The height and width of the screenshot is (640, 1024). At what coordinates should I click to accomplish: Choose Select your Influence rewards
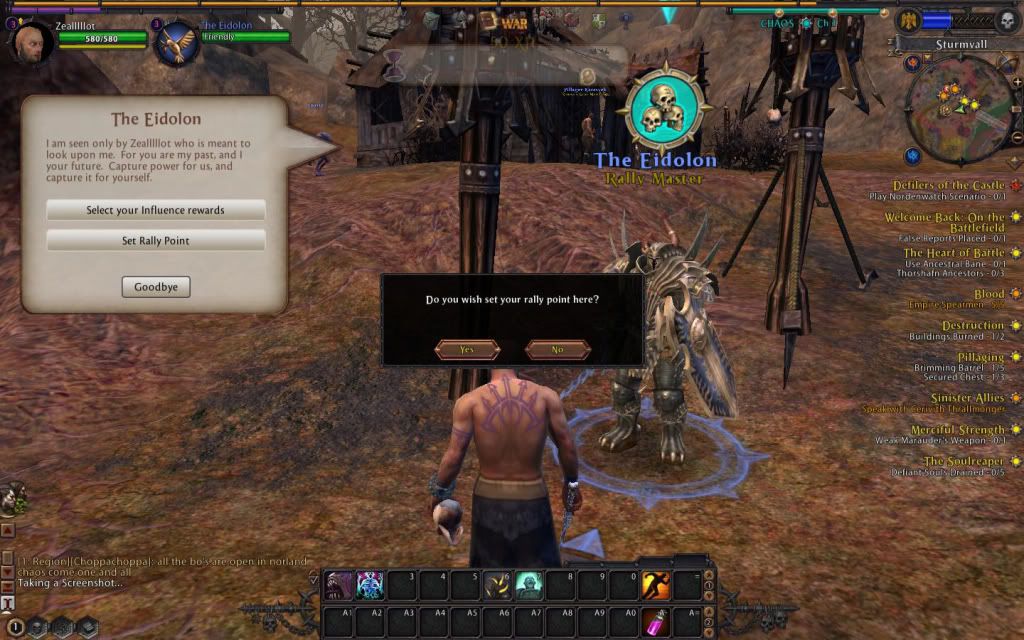155,210
